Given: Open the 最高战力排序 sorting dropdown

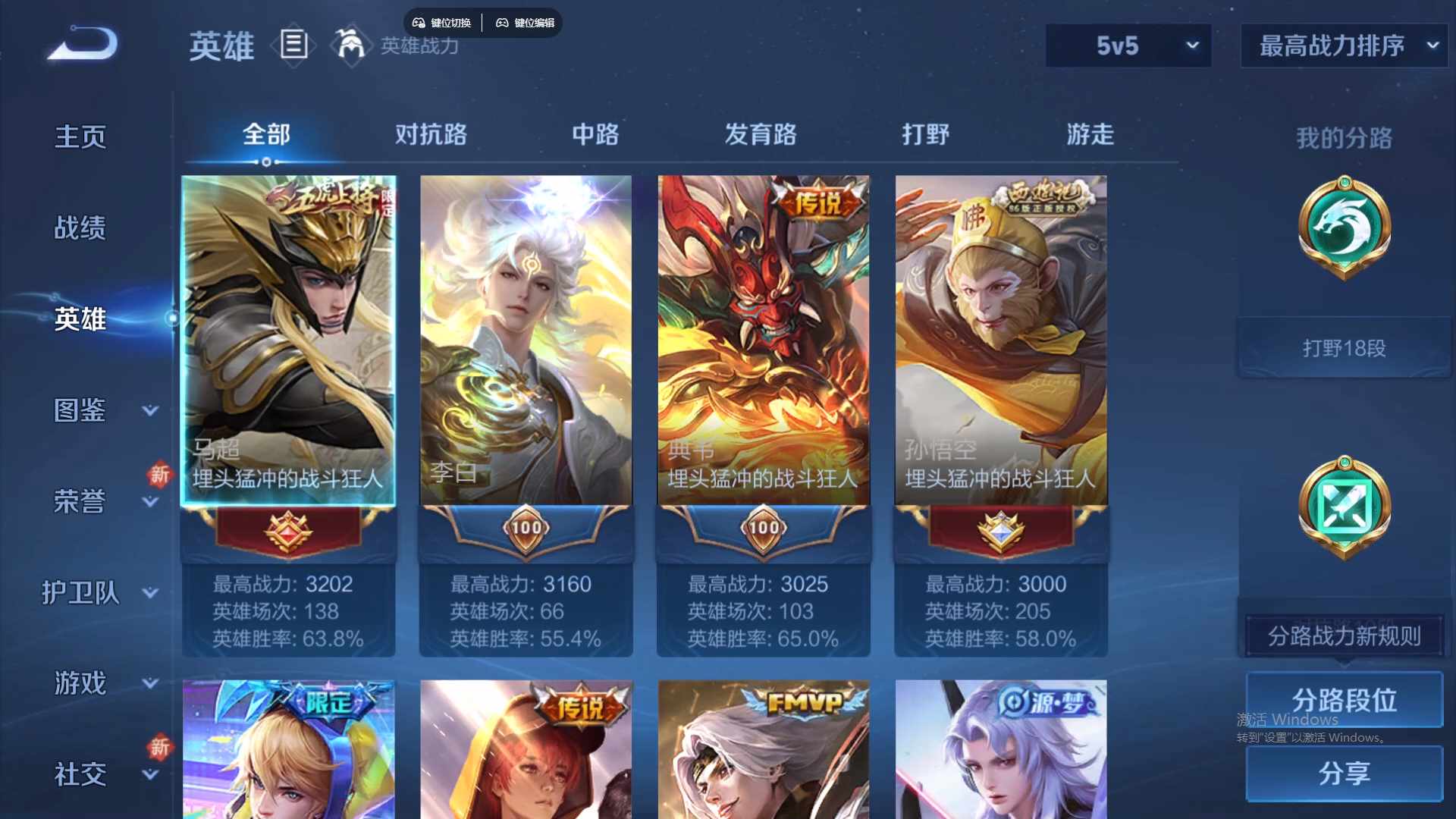Looking at the screenshot, I should click(1342, 45).
